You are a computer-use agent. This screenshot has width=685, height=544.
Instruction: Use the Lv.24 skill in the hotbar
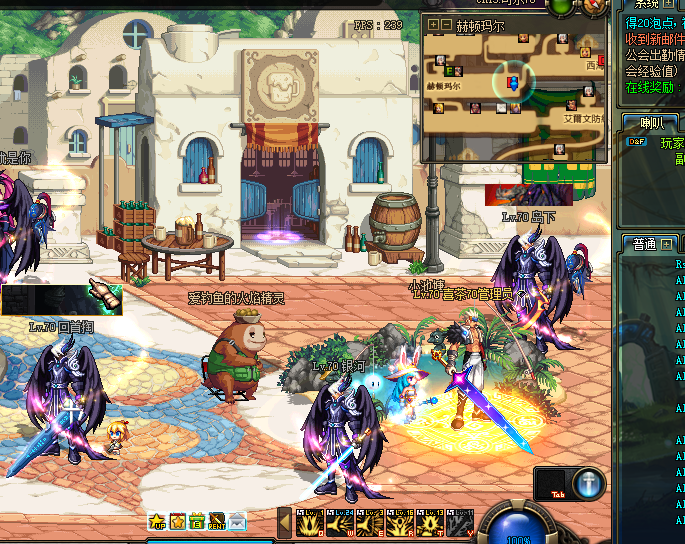point(339,523)
